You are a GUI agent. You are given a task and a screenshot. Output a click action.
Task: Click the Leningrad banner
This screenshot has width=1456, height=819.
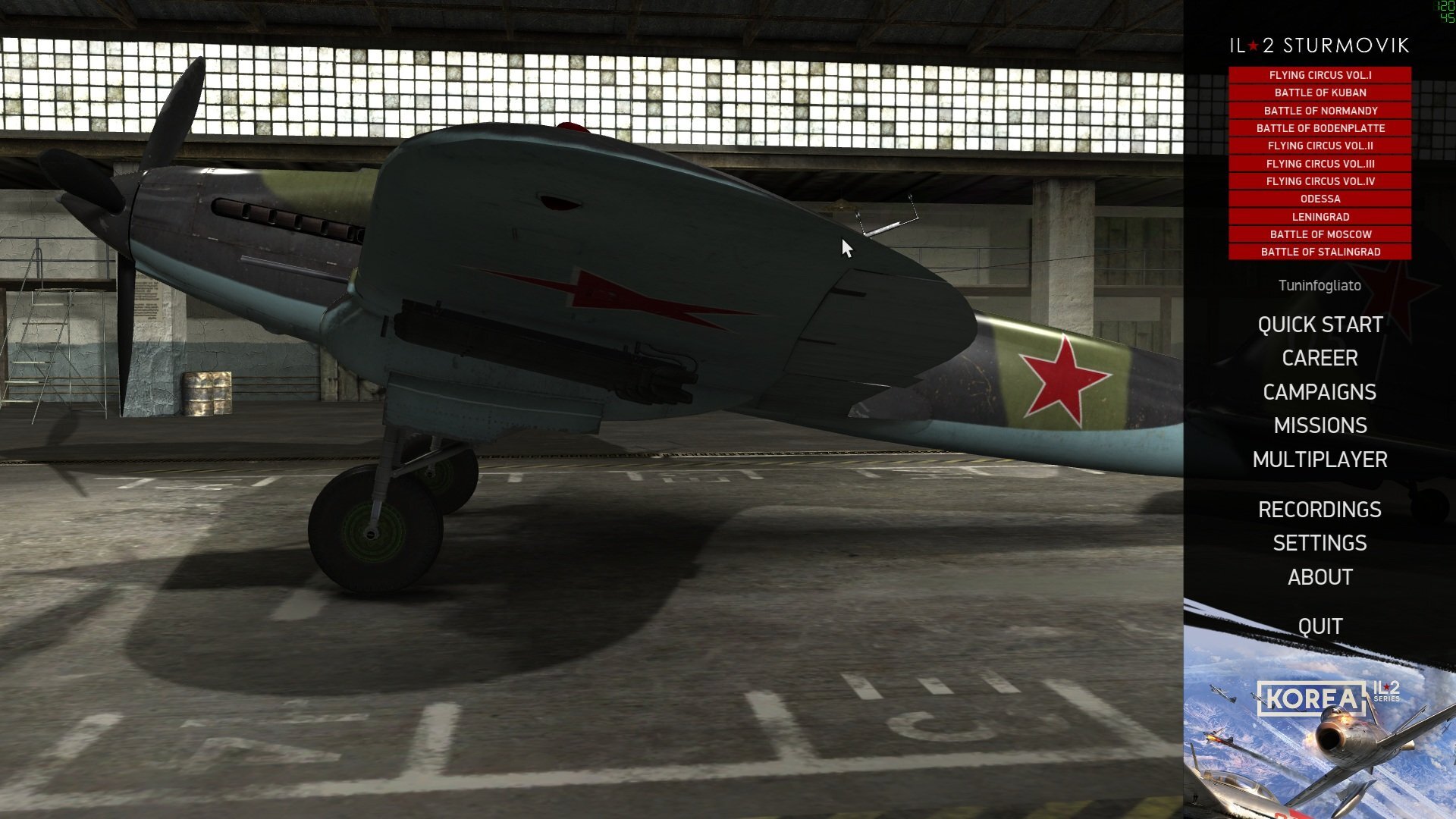pyautogui.click(x=1321, y=216)
